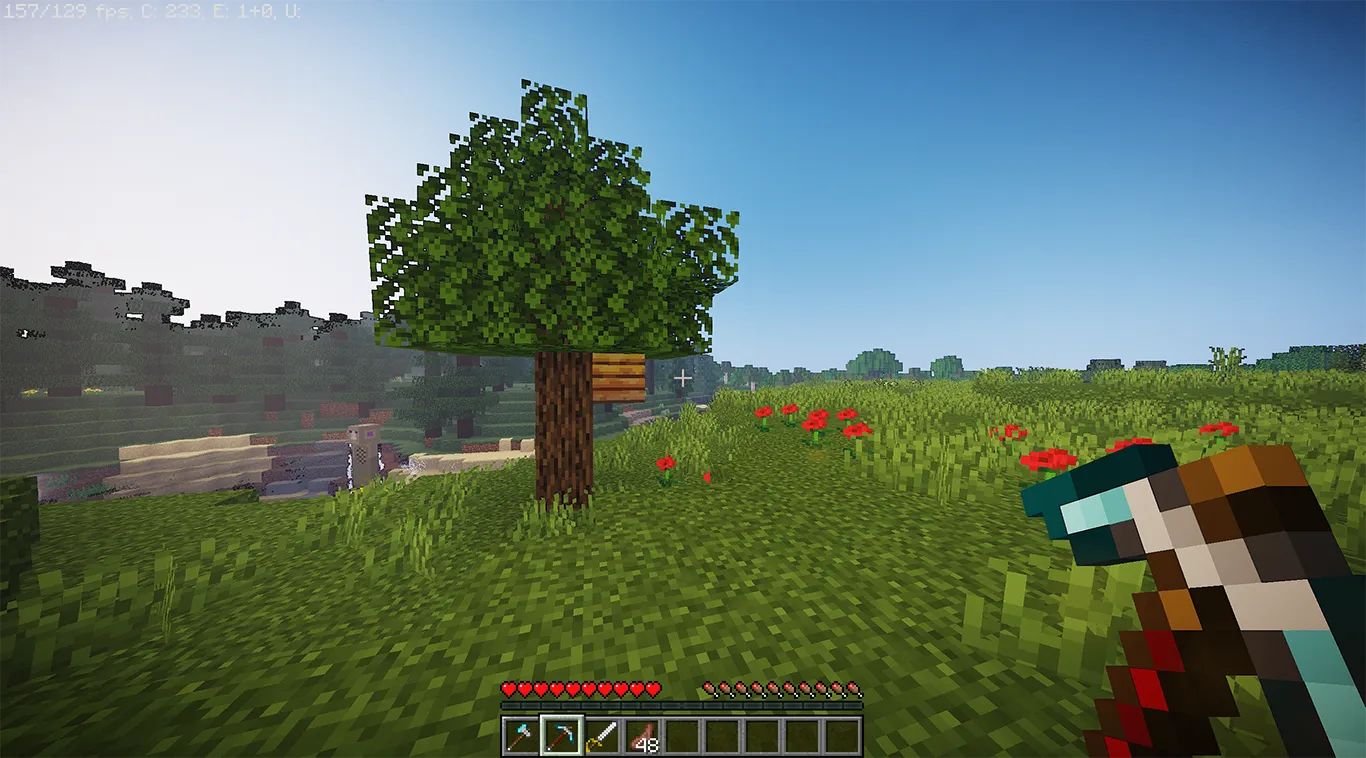Image resolution: width=1366 pixels, height=758 pixels.
Task: Click the leftmost red heart icon
Action: coord(510,690)
